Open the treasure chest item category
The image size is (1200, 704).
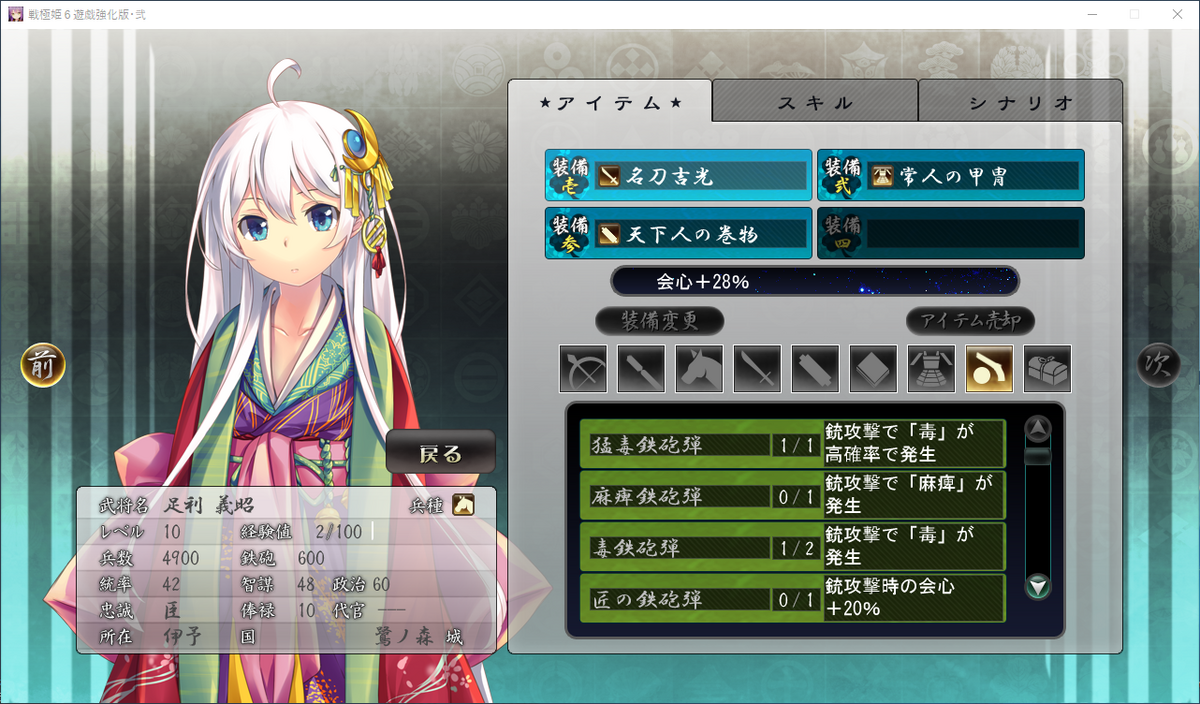pos(1047,368)
